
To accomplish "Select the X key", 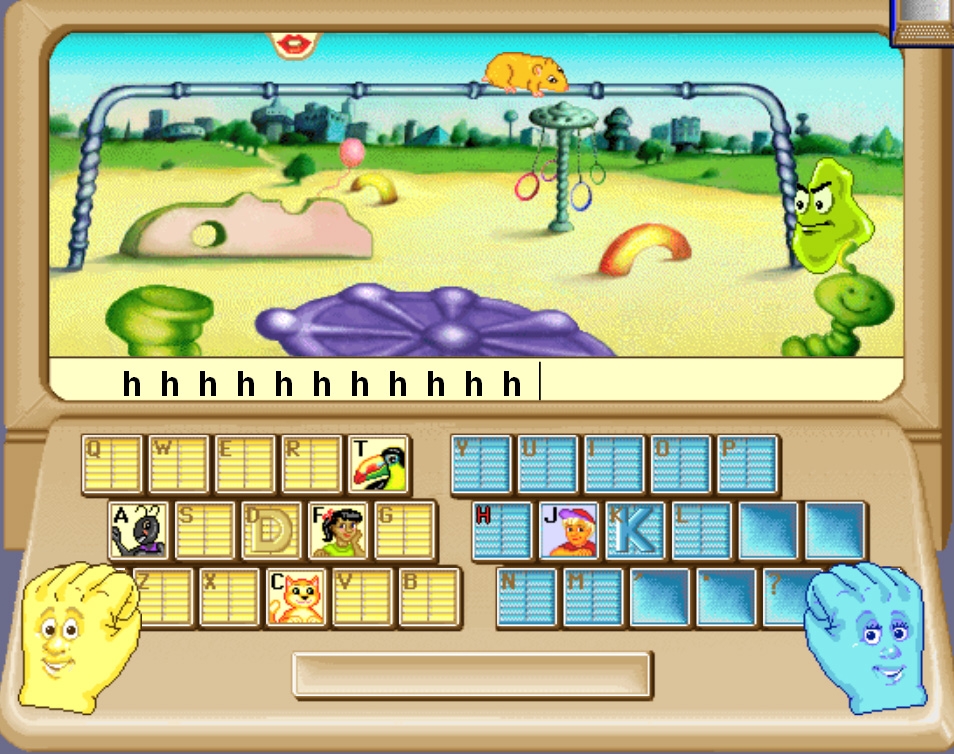I will click(x=229, y=597).
